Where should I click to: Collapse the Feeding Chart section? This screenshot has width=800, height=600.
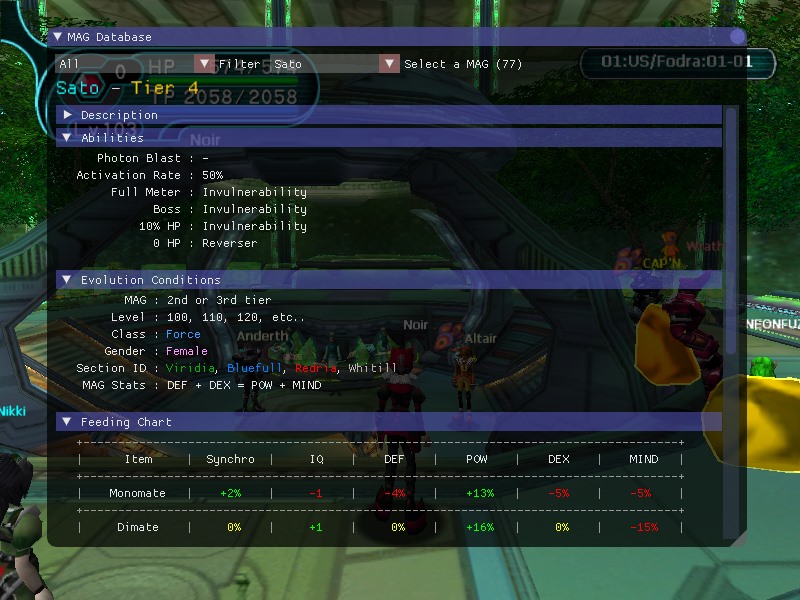tap(67, 422)
